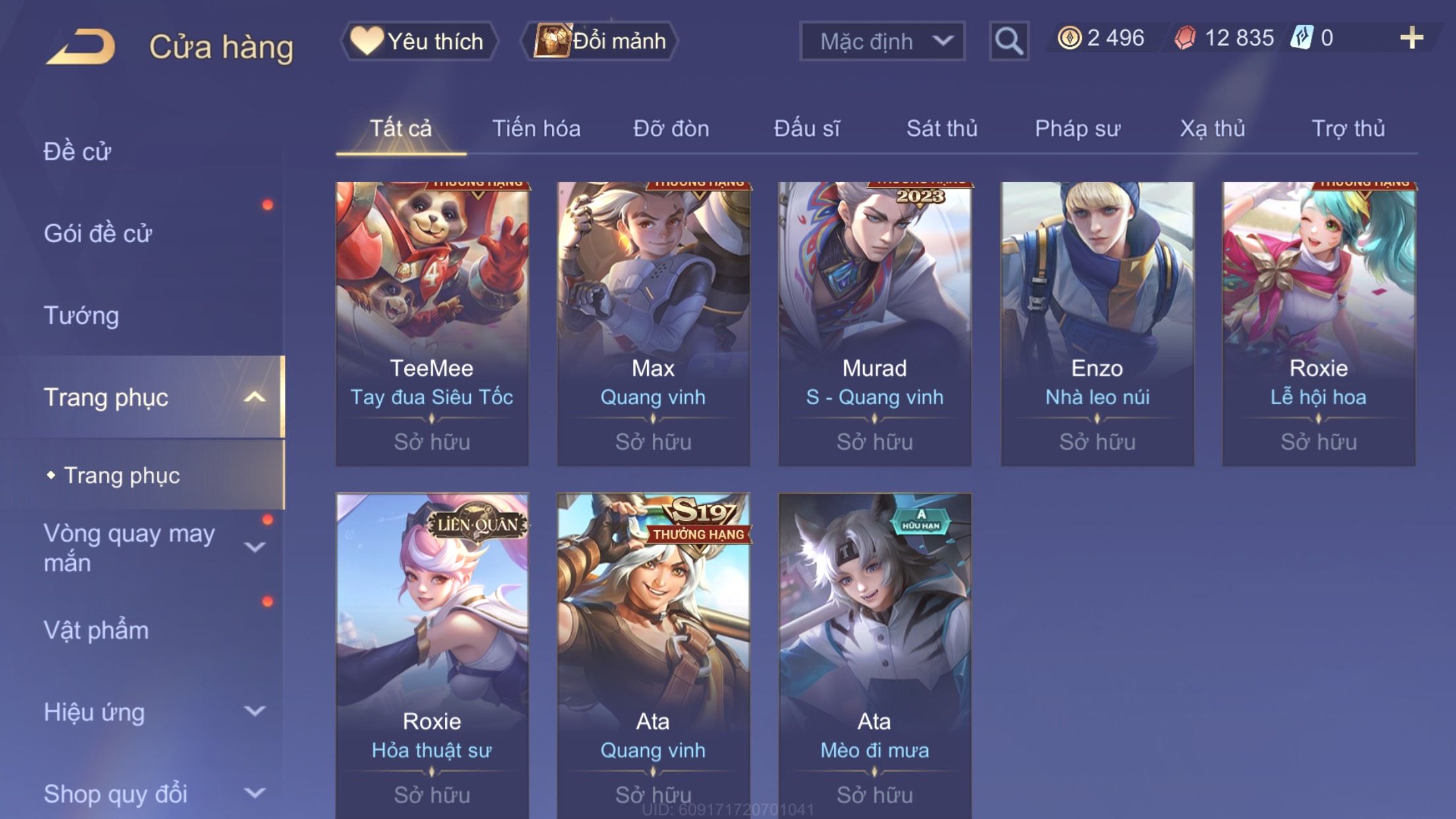Pick the Ata Mèo đi mưa skin

[874, 653]
